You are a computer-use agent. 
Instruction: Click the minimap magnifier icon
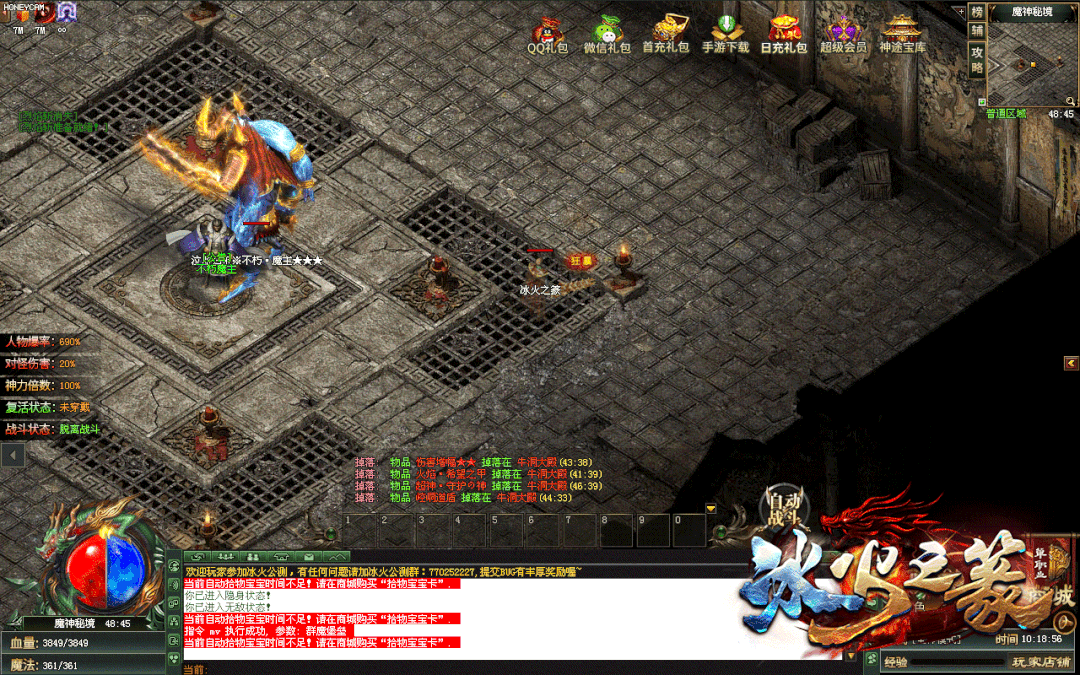coord(1069,100)
